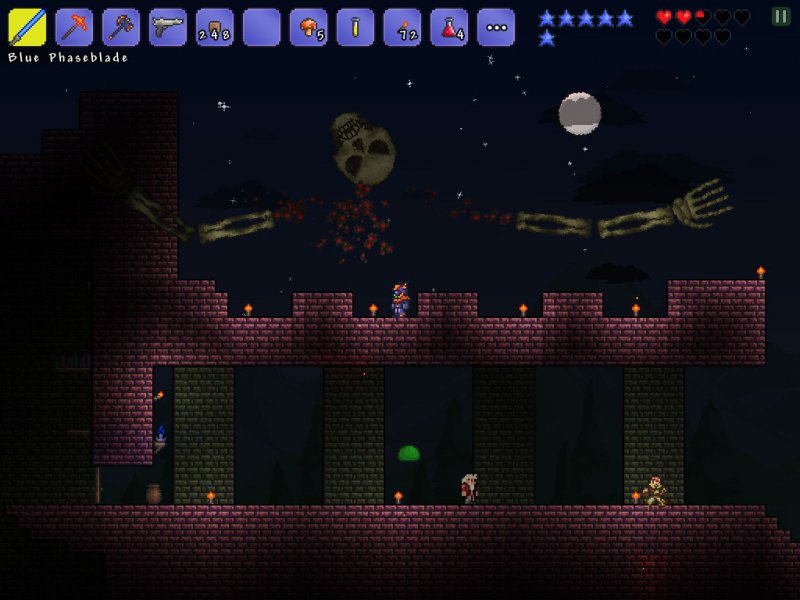Select the Blue Phaseblade hotbar slot
The image size is (800, 600).
pos(27,27)
